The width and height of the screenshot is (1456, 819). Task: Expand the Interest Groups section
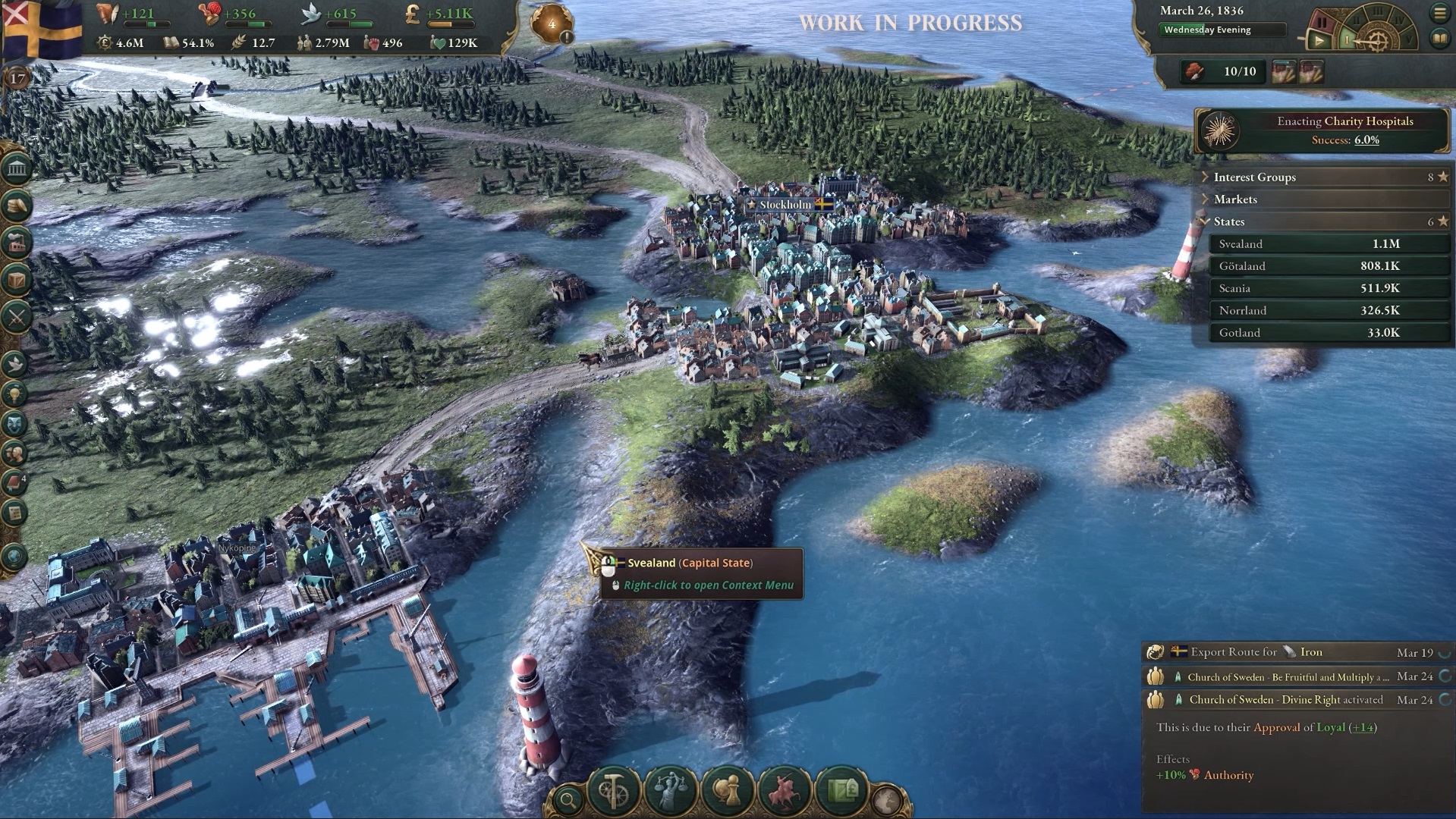[1255, 177]
